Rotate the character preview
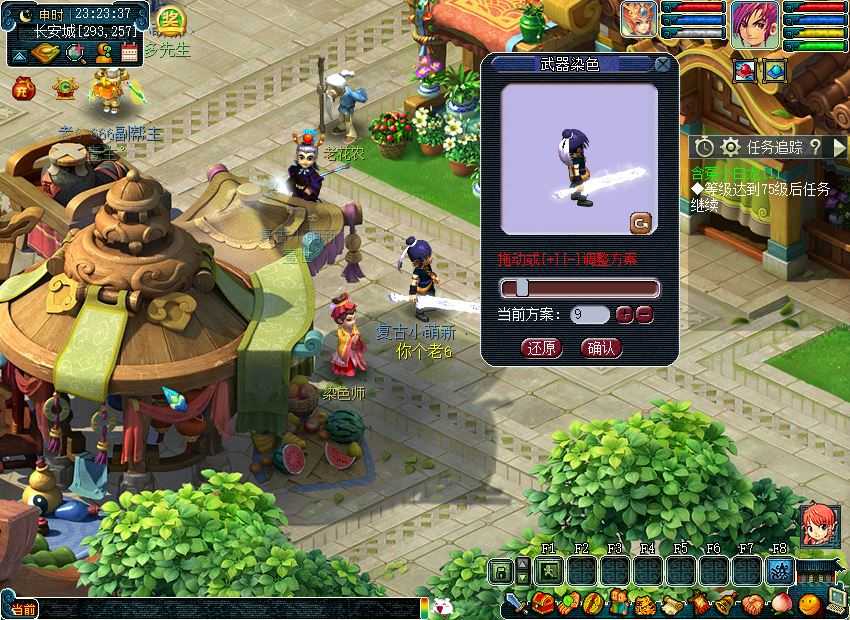850x620 pixels. click(641, 222)
